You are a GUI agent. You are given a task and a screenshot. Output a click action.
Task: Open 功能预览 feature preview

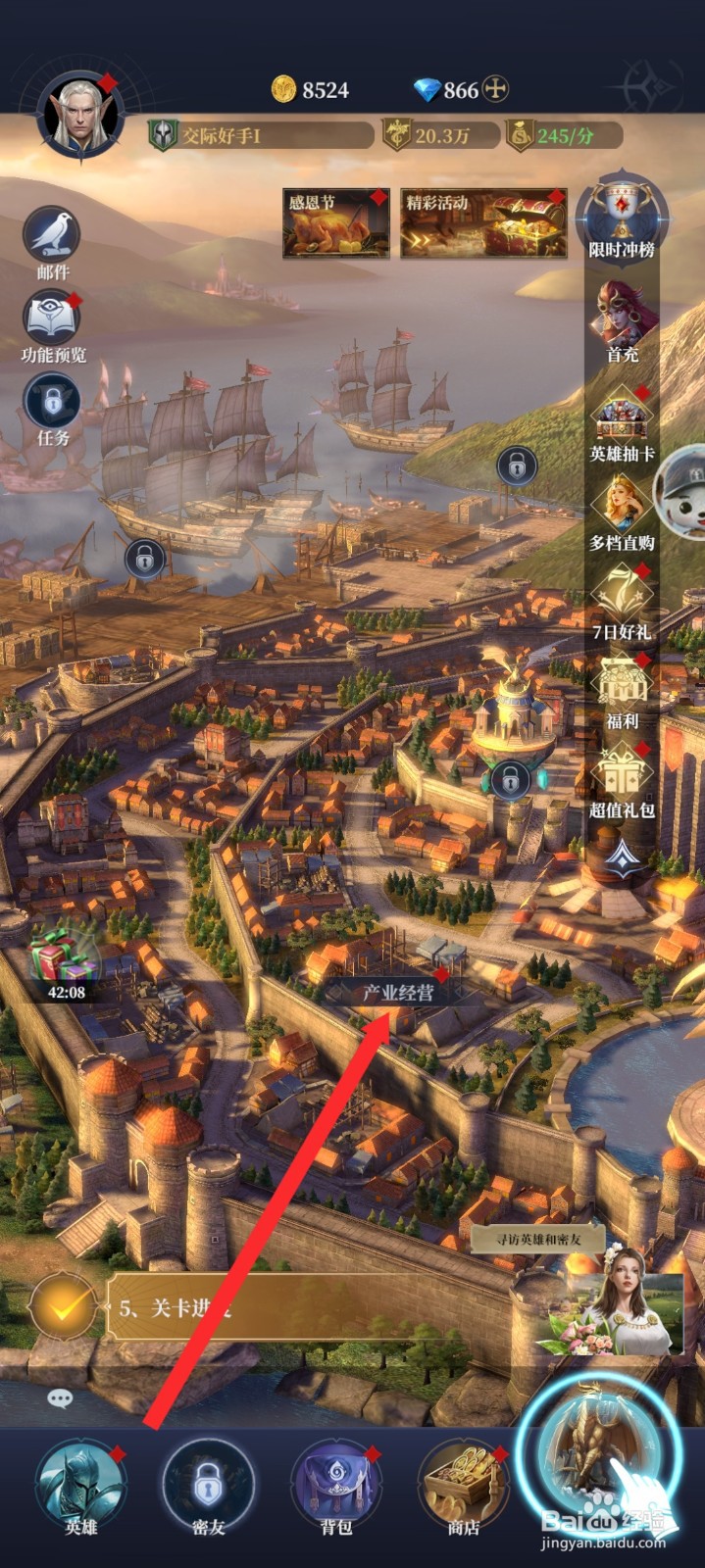click(x=52, y=321)
